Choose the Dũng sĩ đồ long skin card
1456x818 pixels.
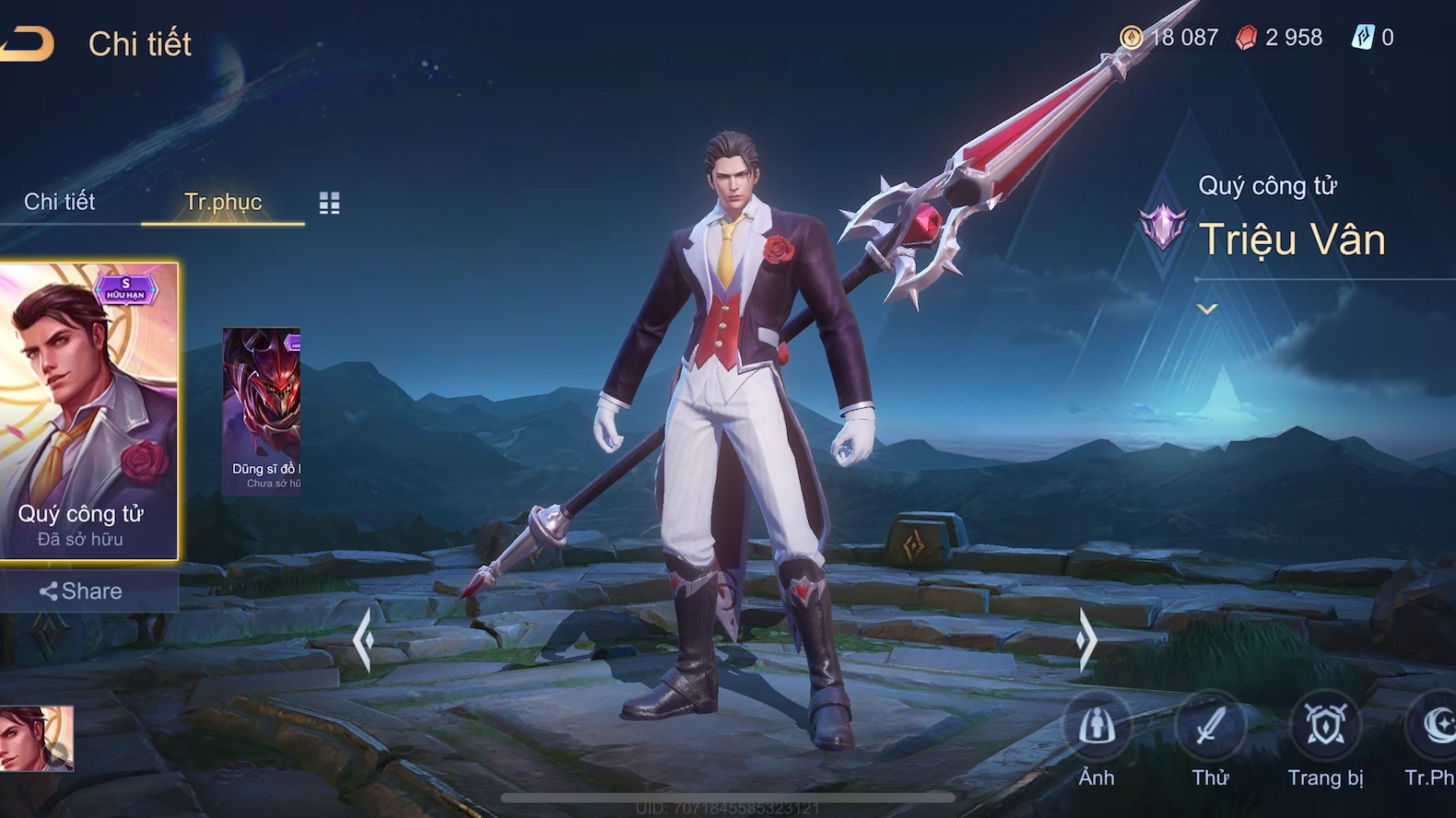tap(262, 410)
